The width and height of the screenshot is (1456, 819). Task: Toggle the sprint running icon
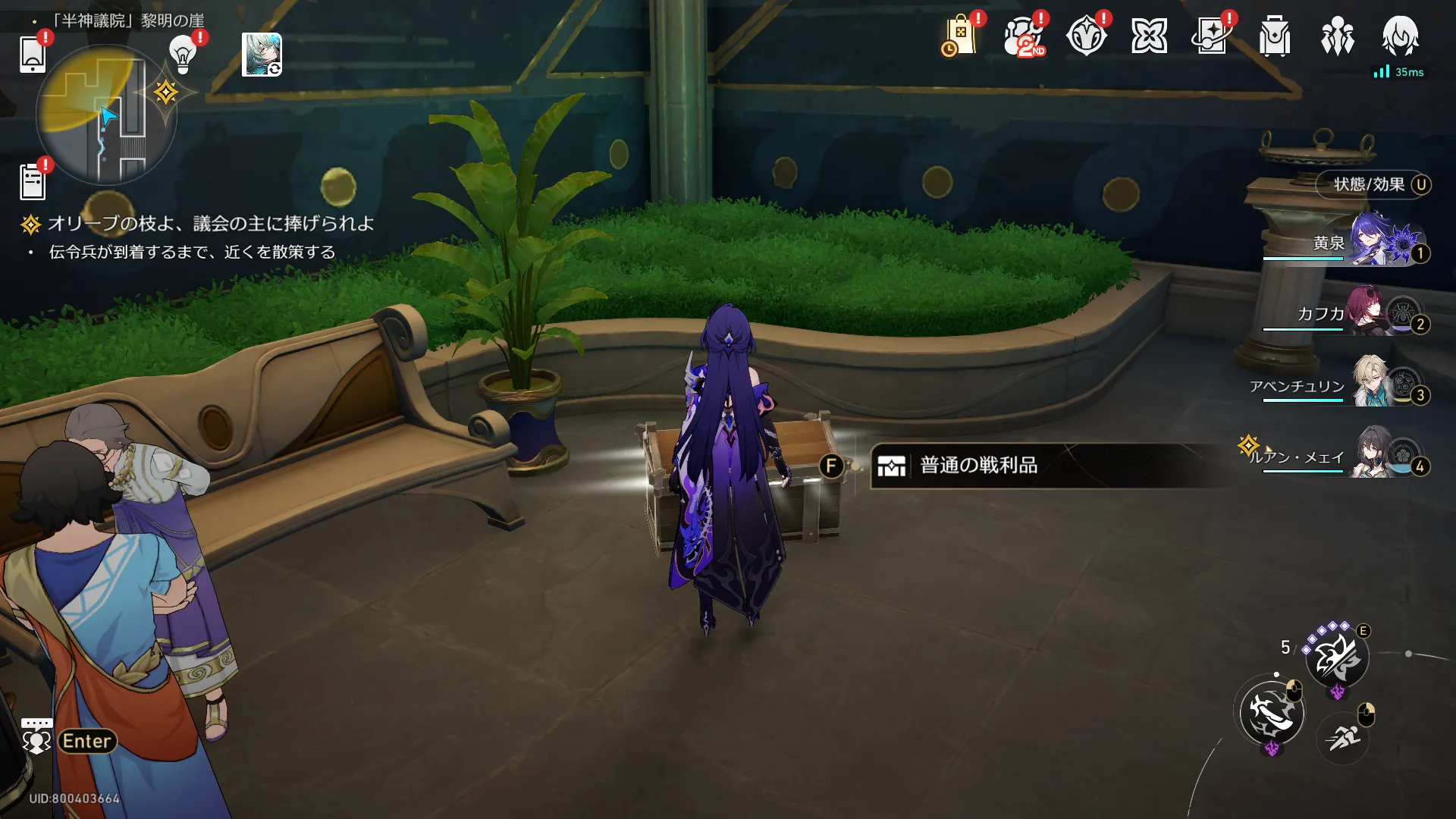click(1343, 736)
